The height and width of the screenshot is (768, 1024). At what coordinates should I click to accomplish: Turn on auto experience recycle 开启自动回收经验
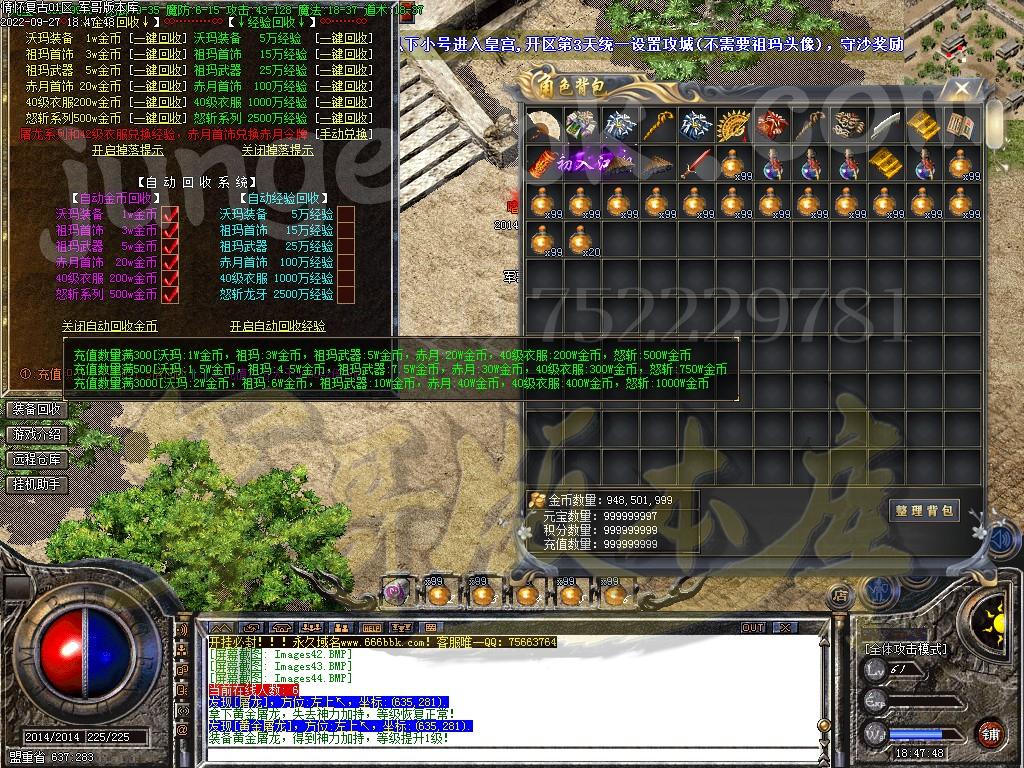click(277, 326)
